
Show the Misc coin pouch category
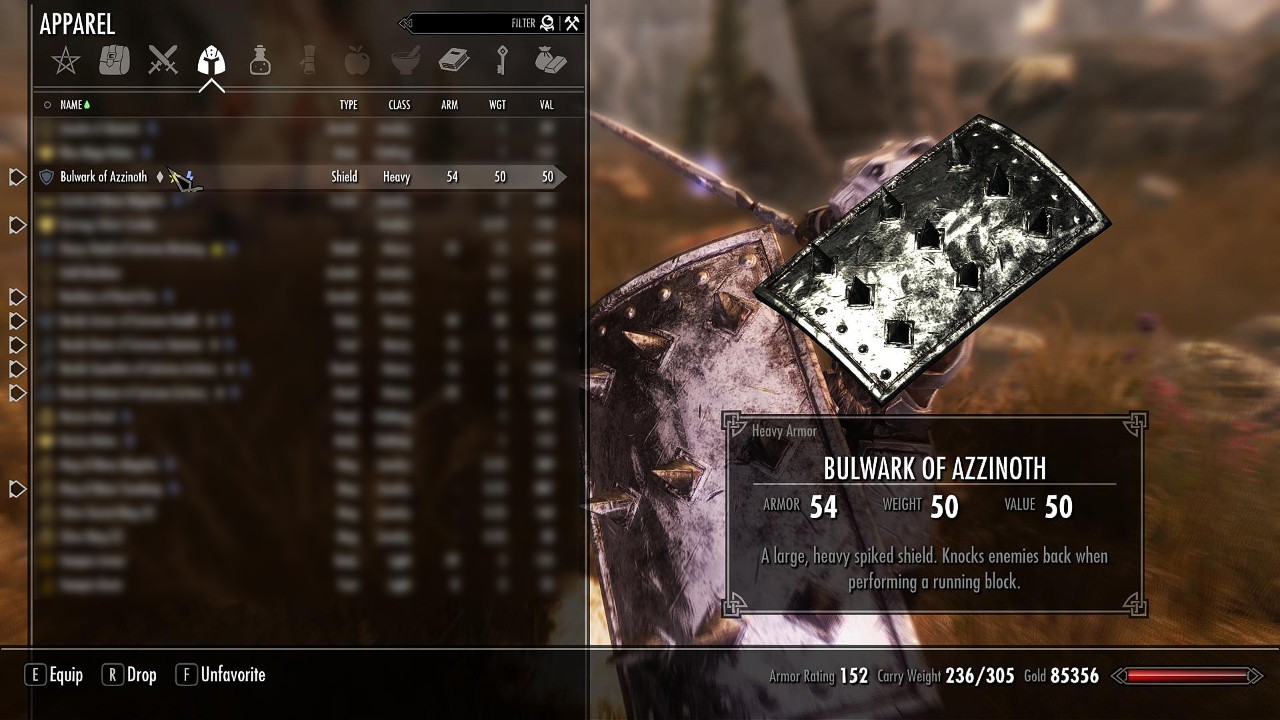(550, 61)
